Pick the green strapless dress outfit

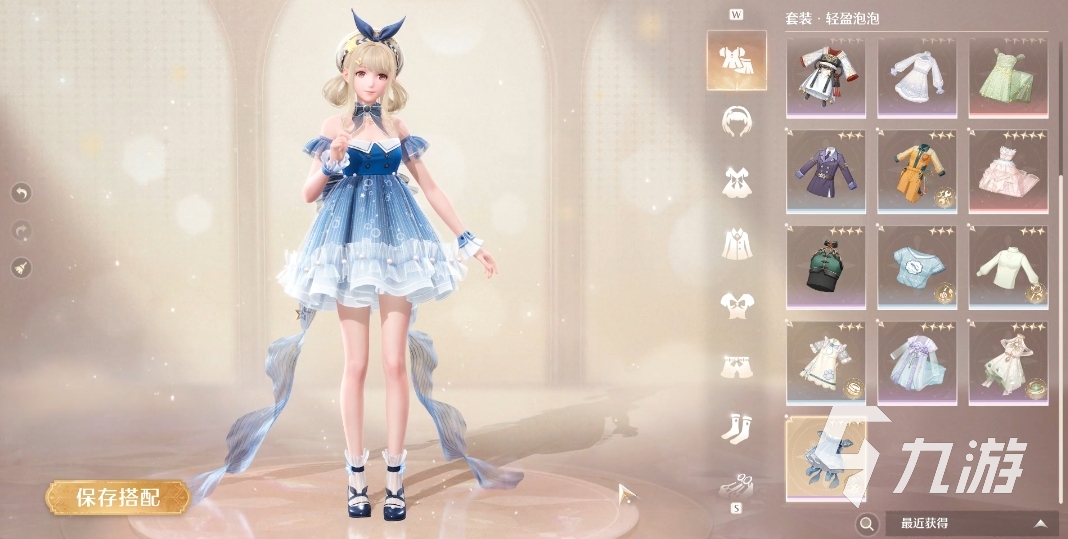pos(1008,76)
